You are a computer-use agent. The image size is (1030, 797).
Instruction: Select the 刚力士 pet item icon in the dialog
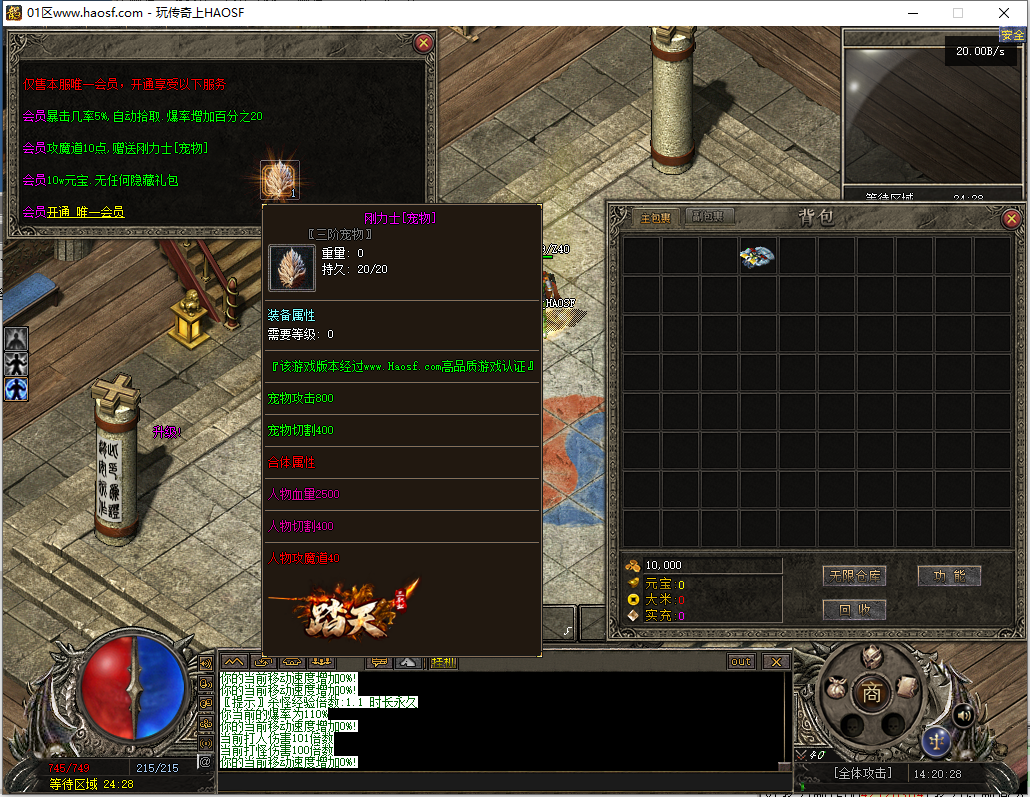pos(280,179)
